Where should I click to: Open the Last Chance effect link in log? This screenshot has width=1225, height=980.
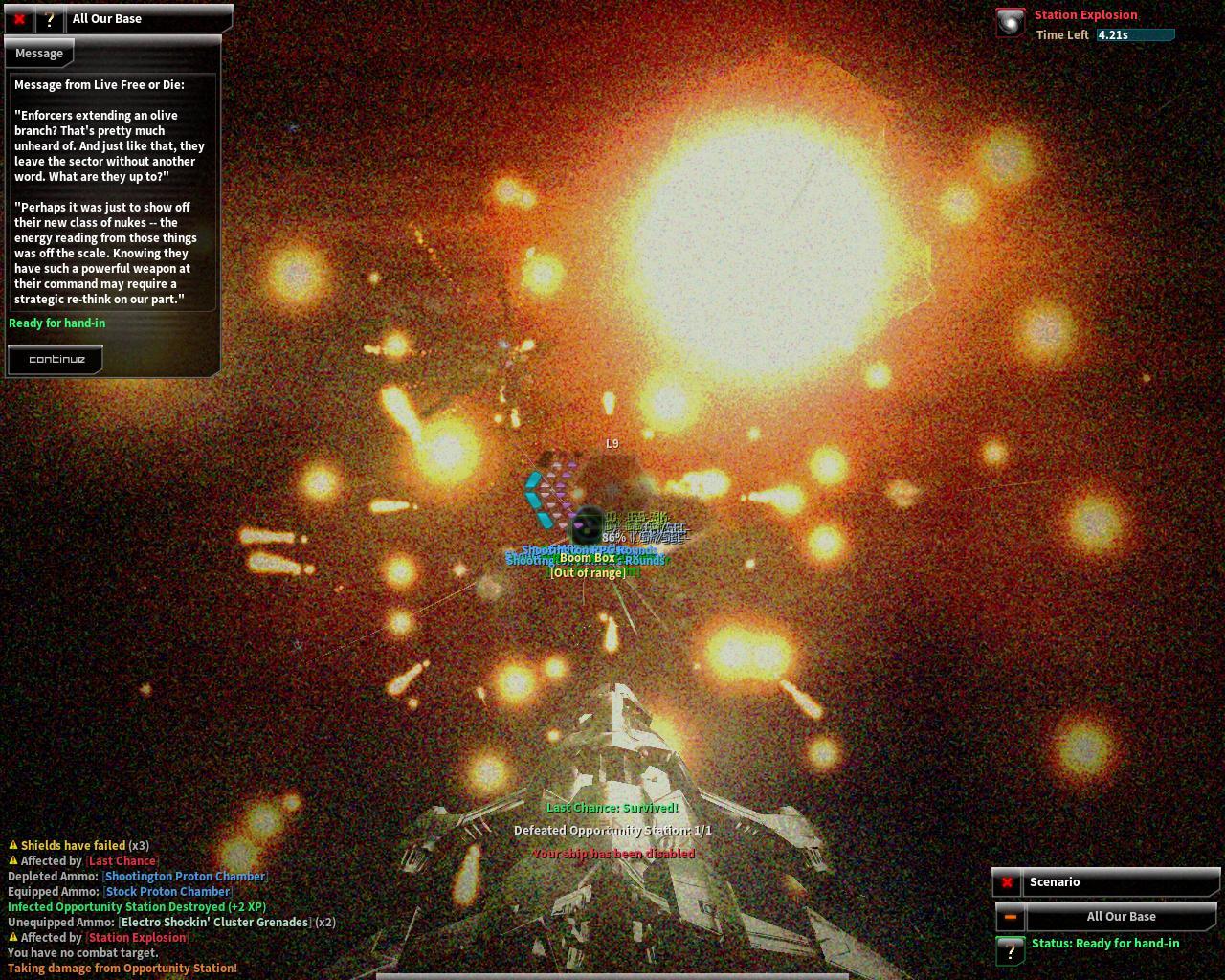click(122, 861)
